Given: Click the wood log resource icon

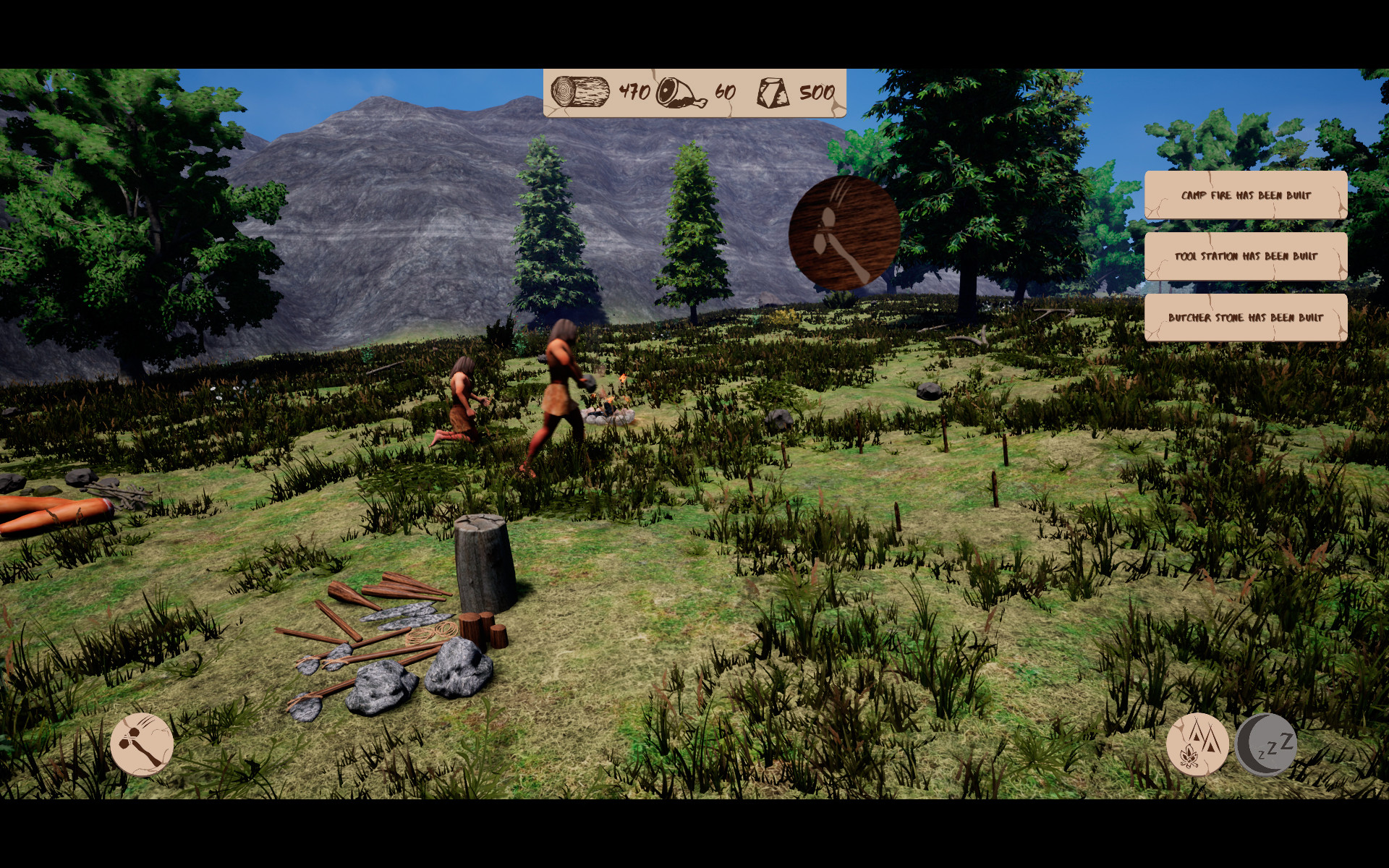Looking at the screenshot, I should point(579,92).
